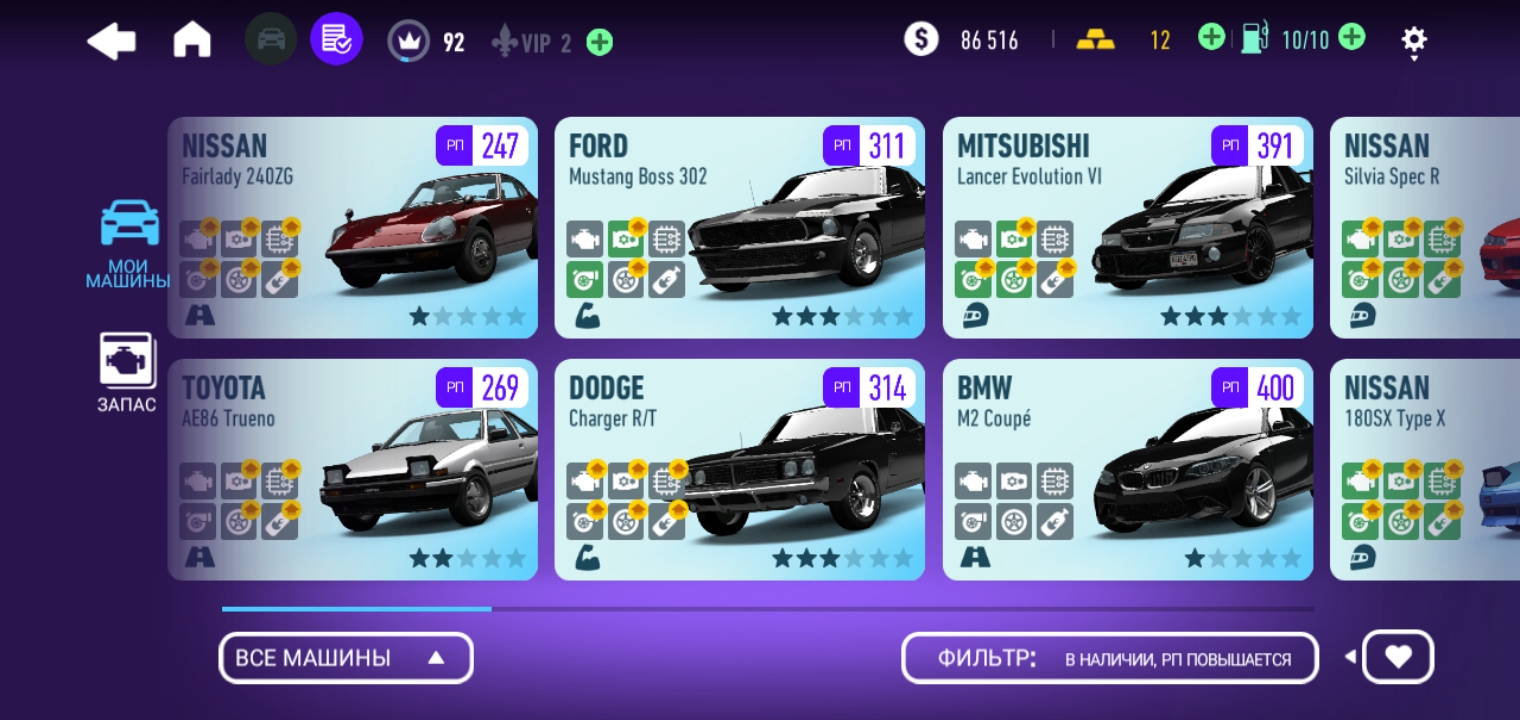Viewport: 1520px width, 720px height.
Task: Toggle the heart favorites filter
Action: click(1398, 657)
